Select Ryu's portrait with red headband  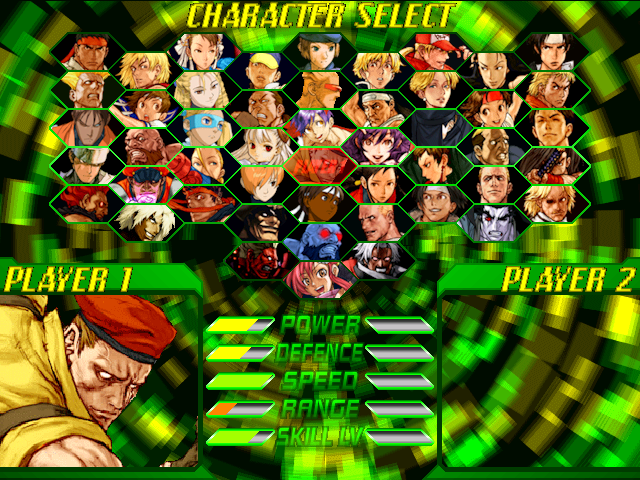click(x=84, y=52)
